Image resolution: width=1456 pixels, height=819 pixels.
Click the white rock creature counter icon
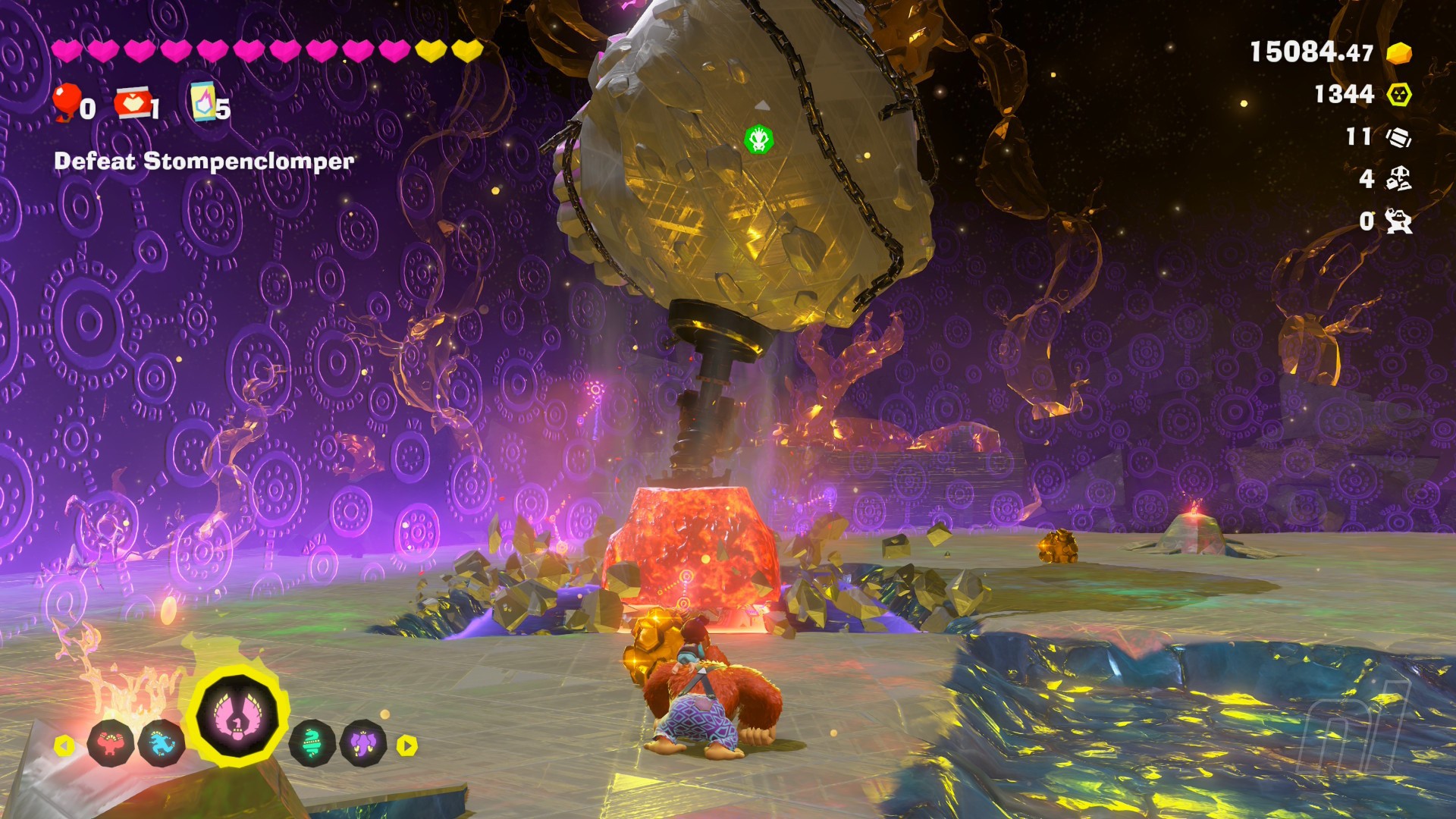(x=1398, y=221)
